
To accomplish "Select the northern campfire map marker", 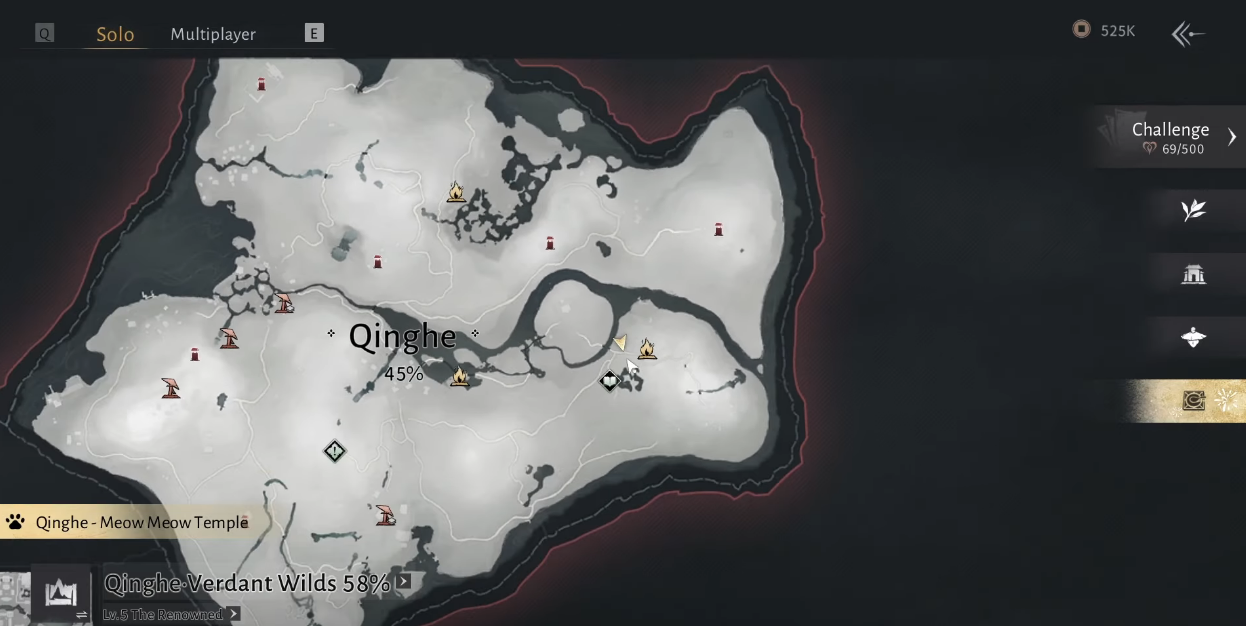I will coord(456,191).
